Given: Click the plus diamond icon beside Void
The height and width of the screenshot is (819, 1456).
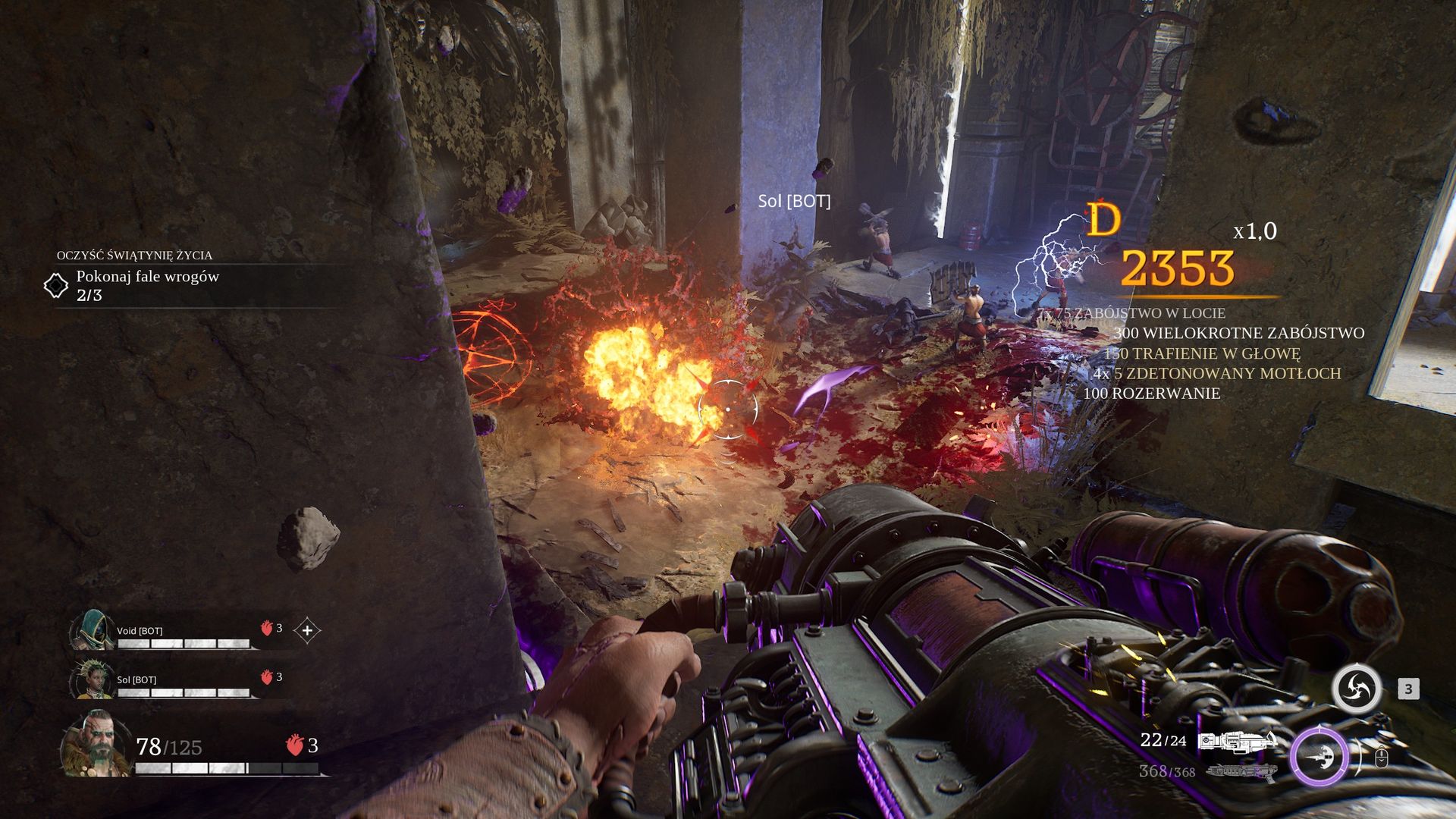Looking at the screenshot, I should click(307, 630).
